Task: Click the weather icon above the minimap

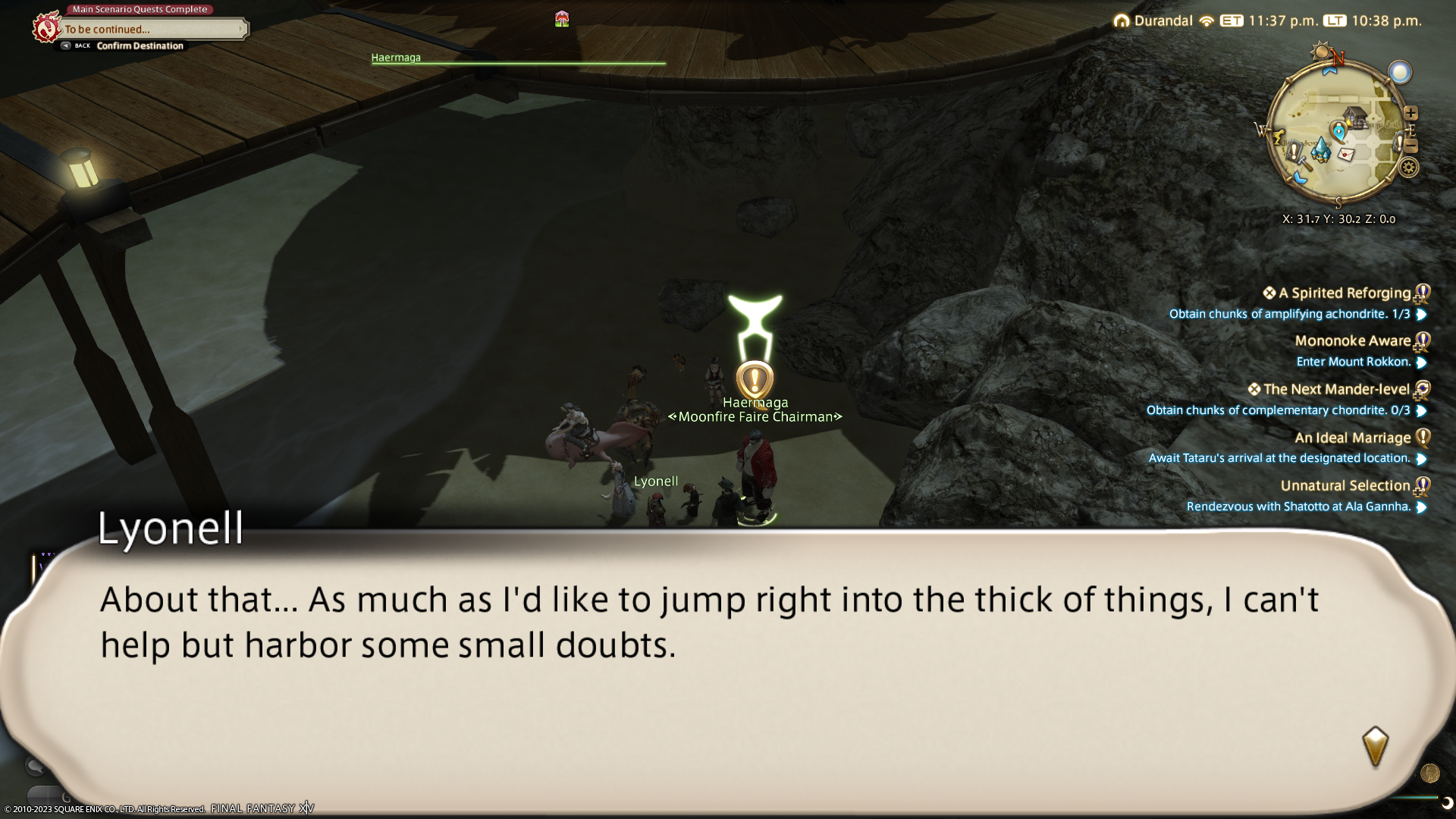Action: tap(1399, 72)
